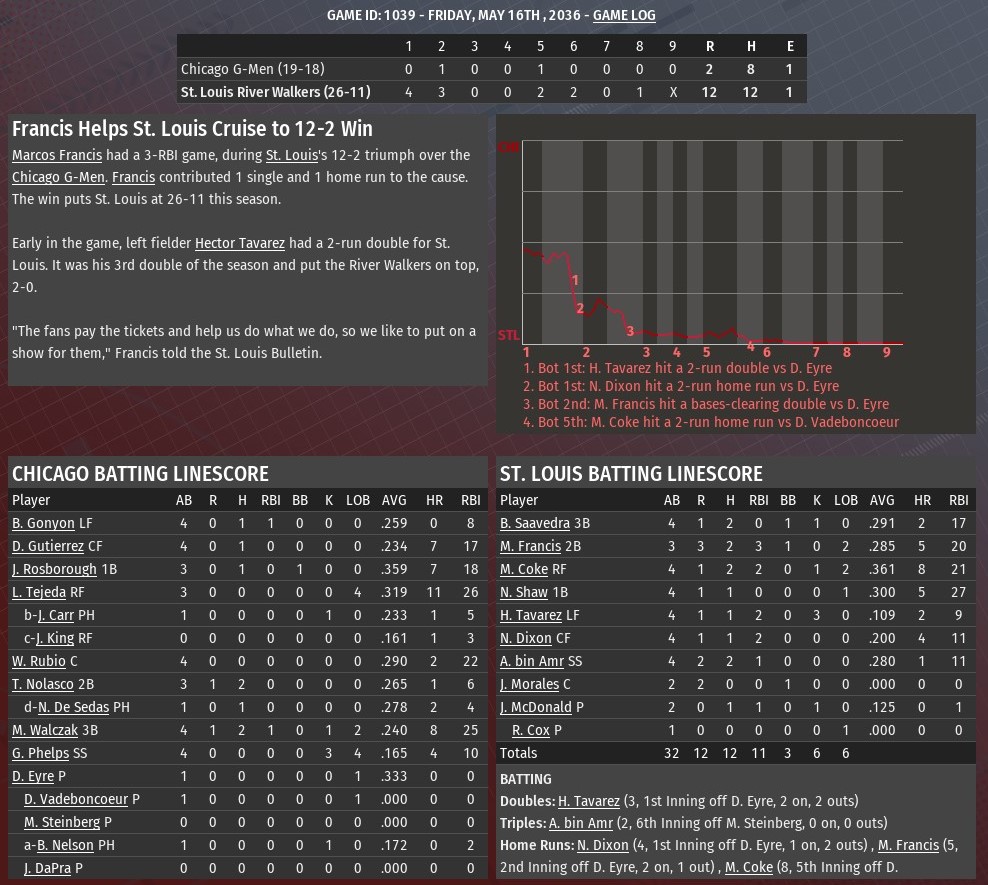Open T. Nolasco's player profile
This screenshot has width=988, height=885.
tap(43, 684)
